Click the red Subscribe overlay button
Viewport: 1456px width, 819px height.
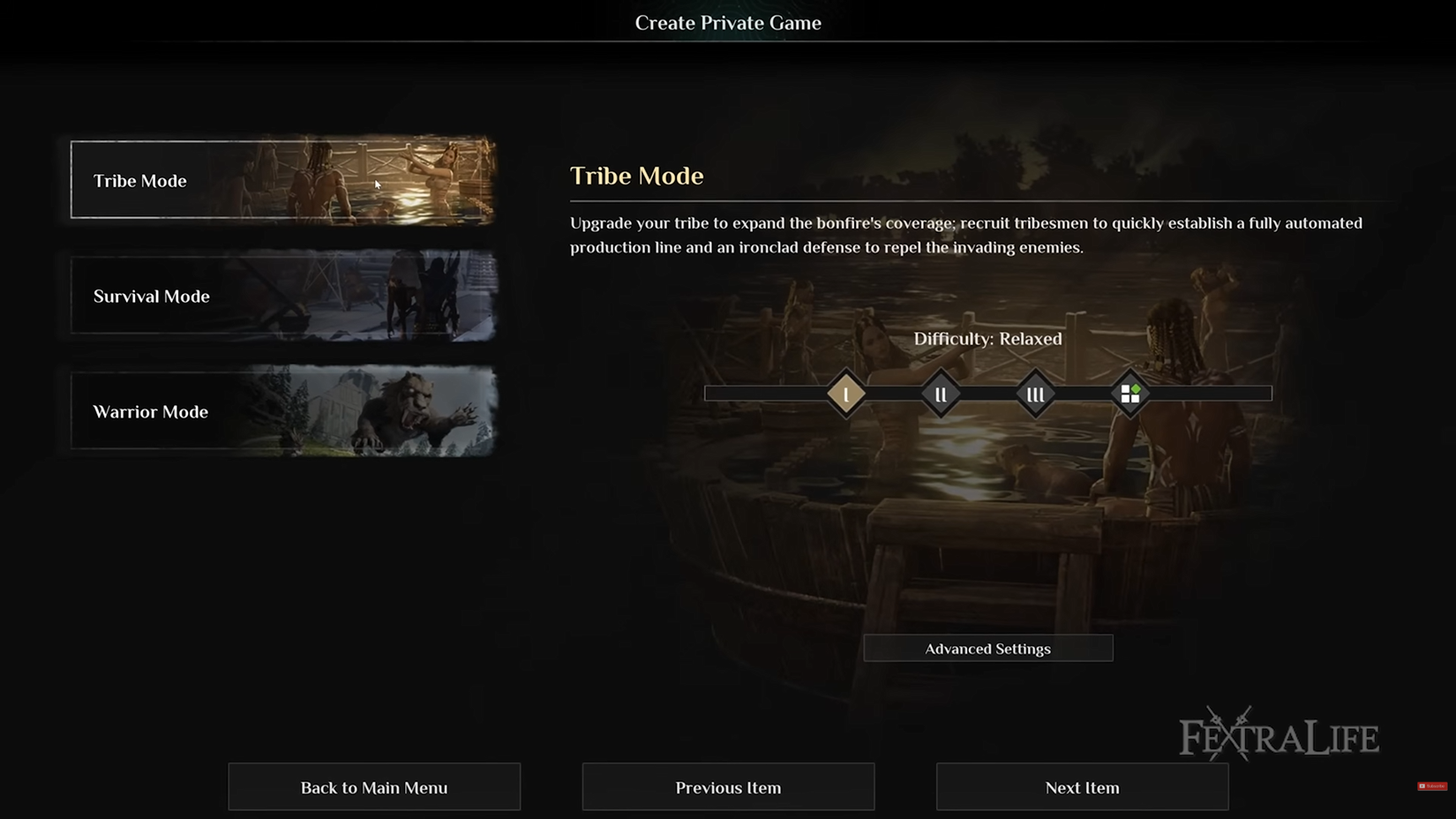1431,785
